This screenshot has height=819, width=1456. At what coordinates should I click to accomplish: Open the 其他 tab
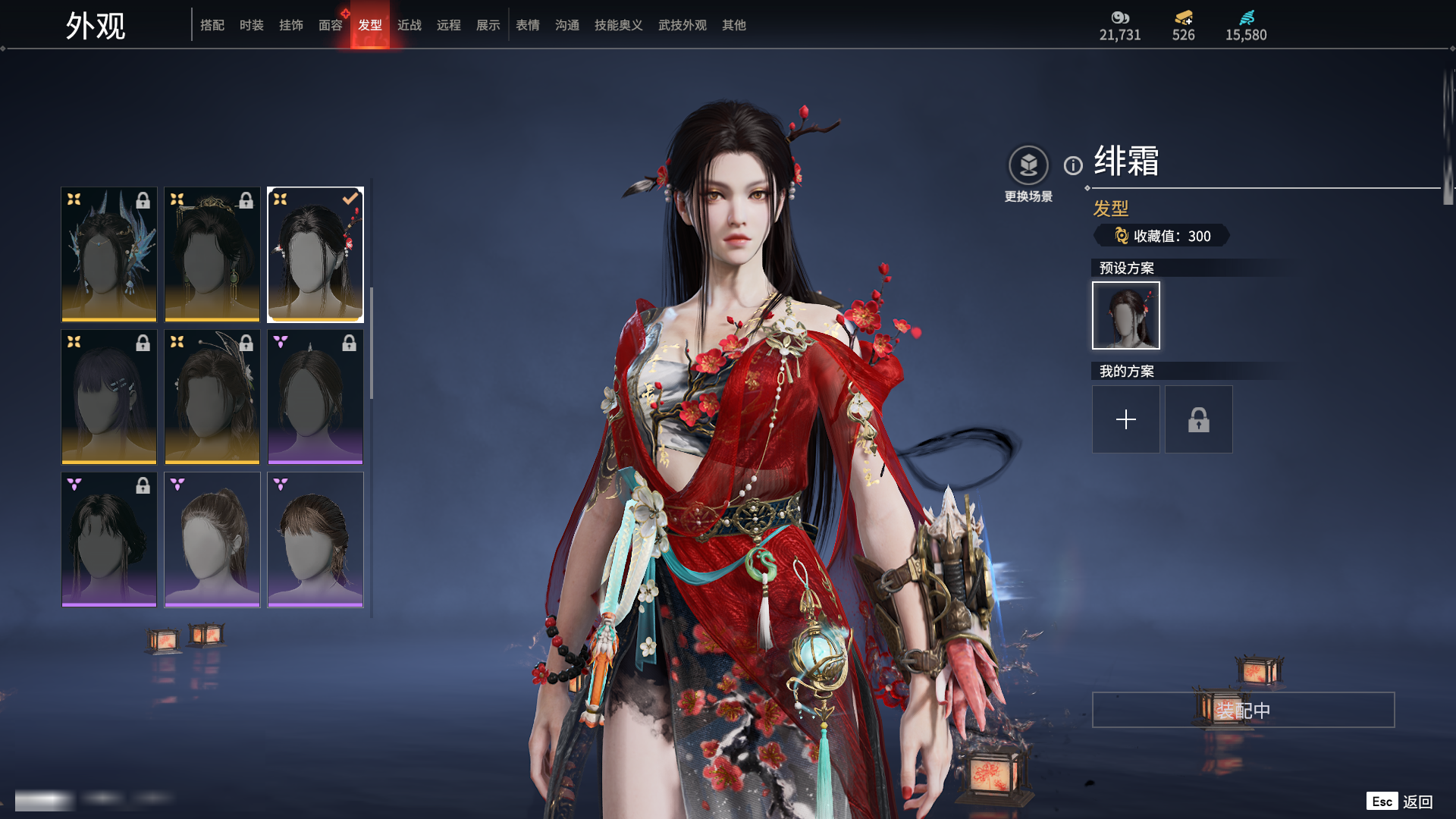(733, 25)
